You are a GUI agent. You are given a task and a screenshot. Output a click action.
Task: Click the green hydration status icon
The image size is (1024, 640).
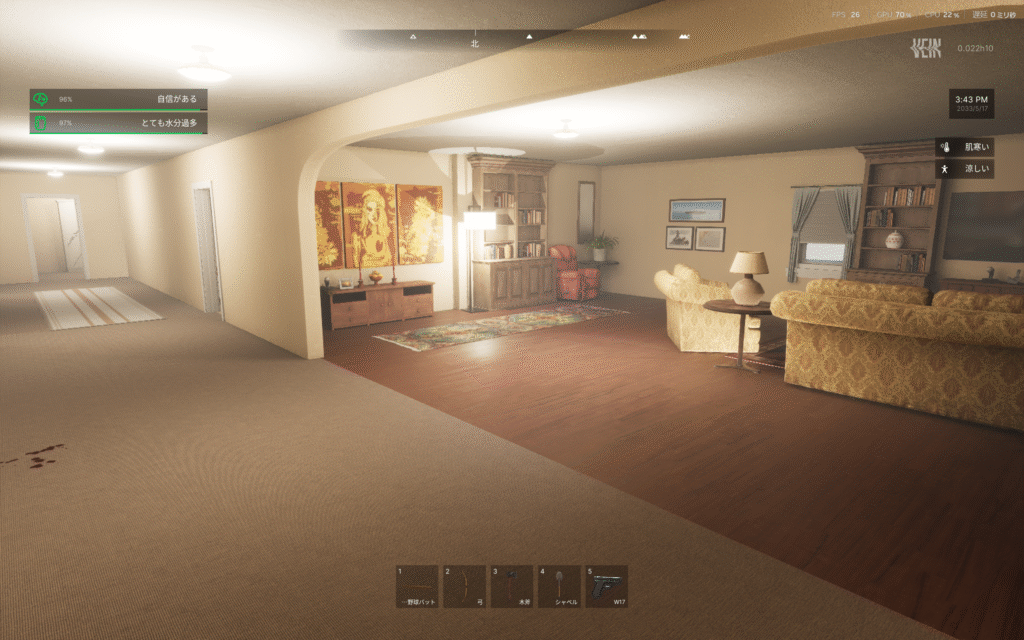pos(41,123)
